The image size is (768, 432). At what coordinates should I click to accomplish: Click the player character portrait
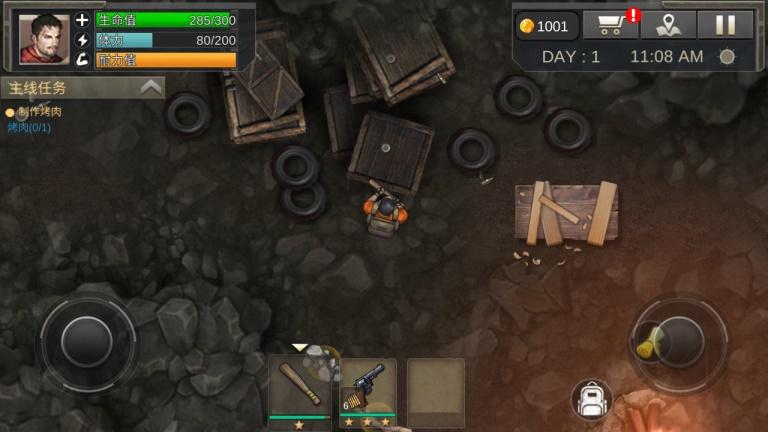(44, 39)
